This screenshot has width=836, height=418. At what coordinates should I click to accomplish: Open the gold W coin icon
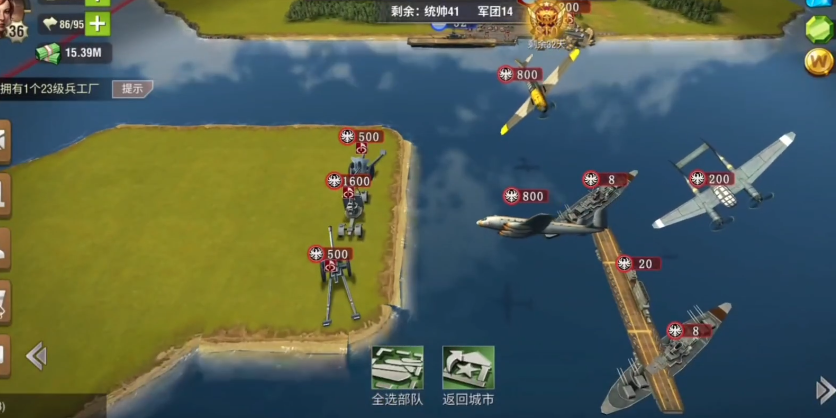[x=818, y=62]
